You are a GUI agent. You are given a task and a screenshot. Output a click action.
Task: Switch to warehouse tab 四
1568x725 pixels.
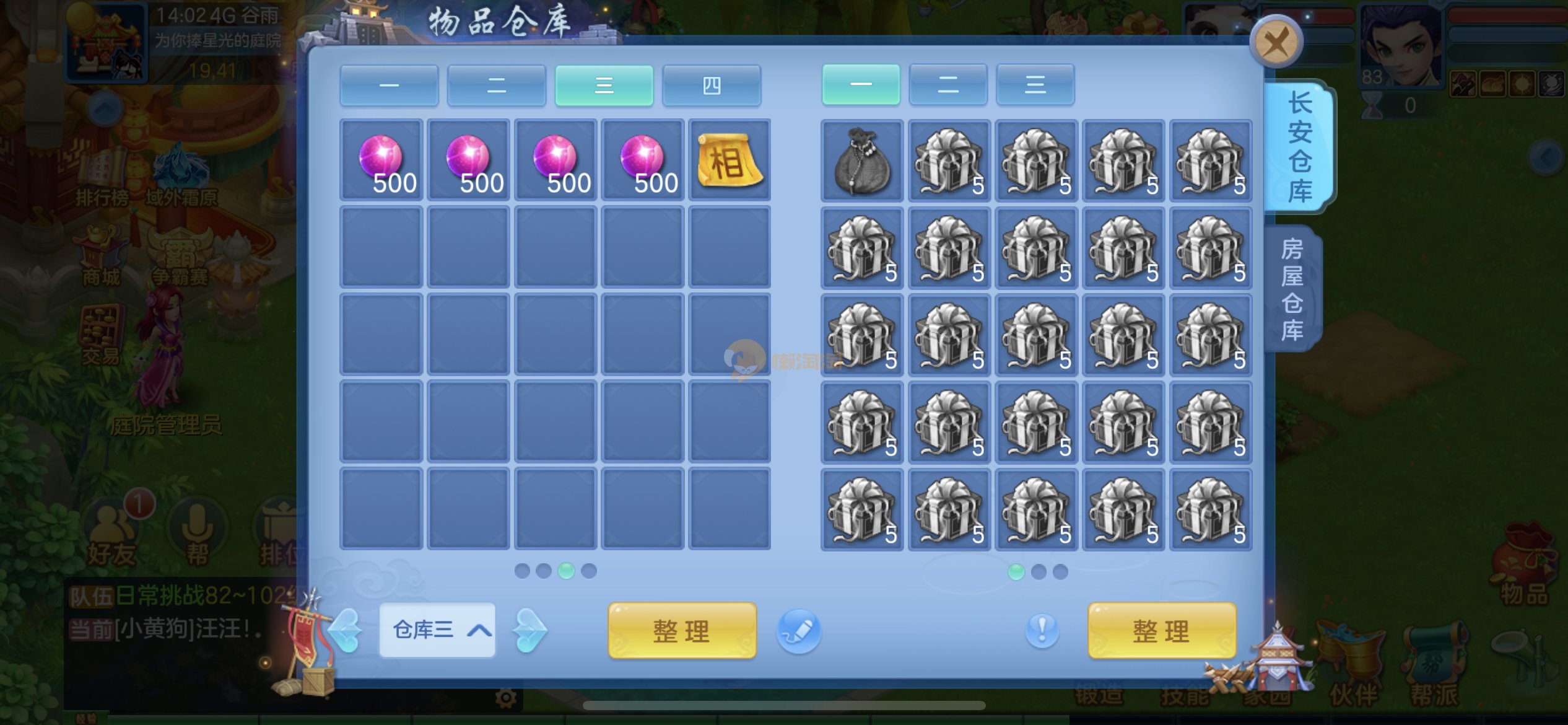[711, 85]
